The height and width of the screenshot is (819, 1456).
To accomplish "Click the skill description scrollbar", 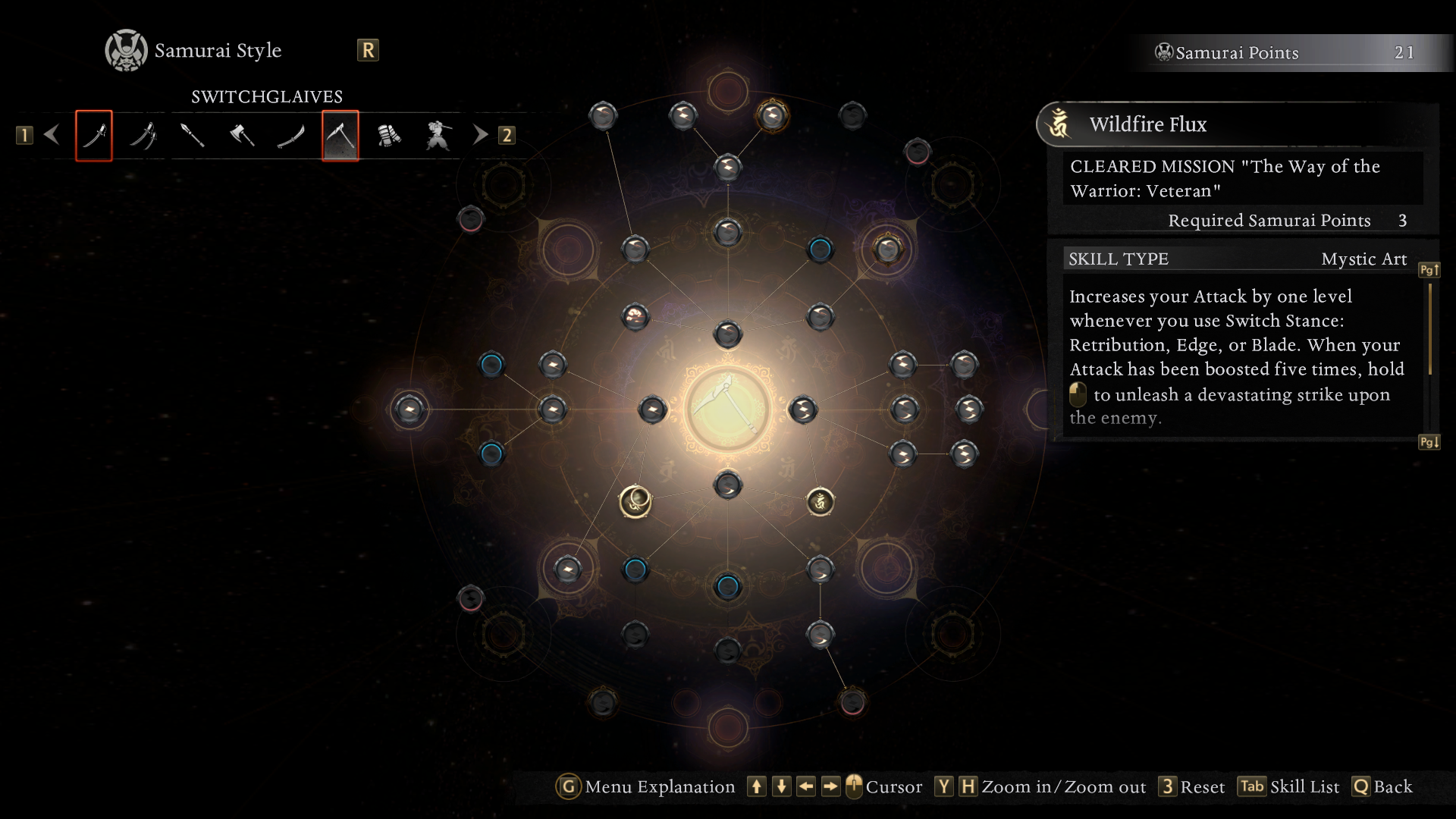I will (1429, 330).
